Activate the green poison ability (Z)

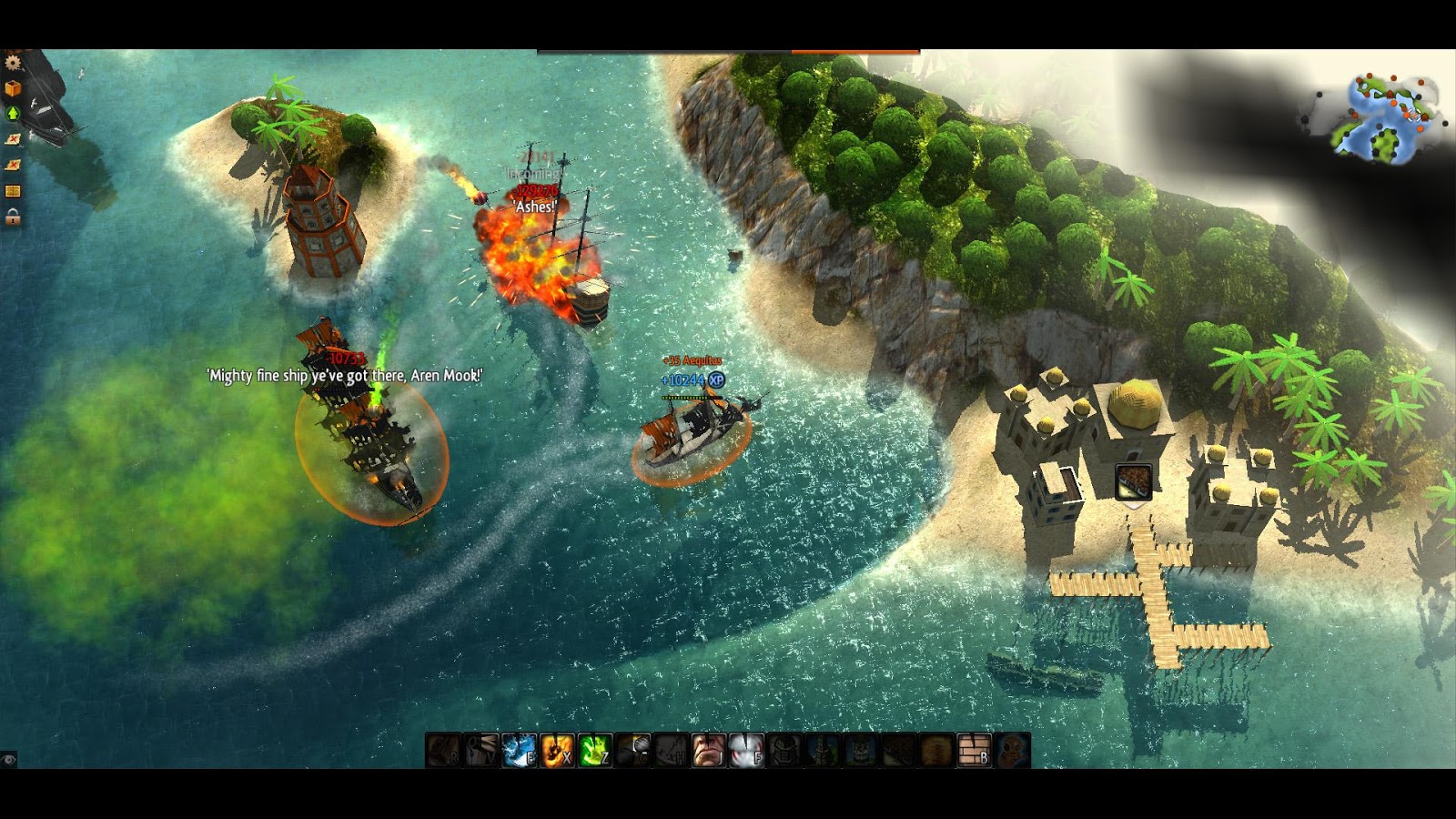coord(595,751)
